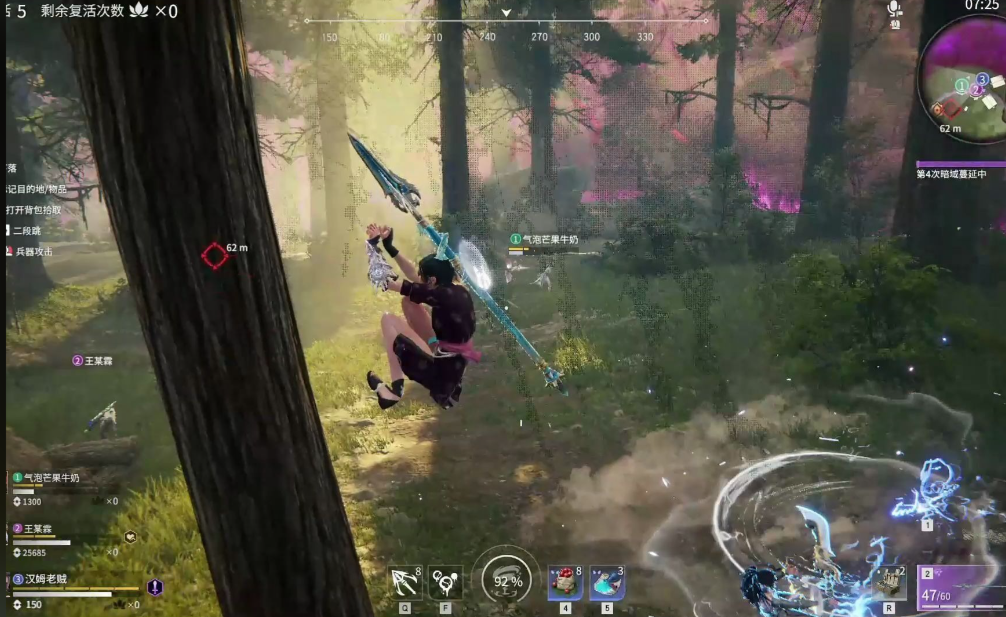The height and width of the screenshot is (617, 1006).
Task: Use the grappling hook item
Action: [x=404, y=581]
